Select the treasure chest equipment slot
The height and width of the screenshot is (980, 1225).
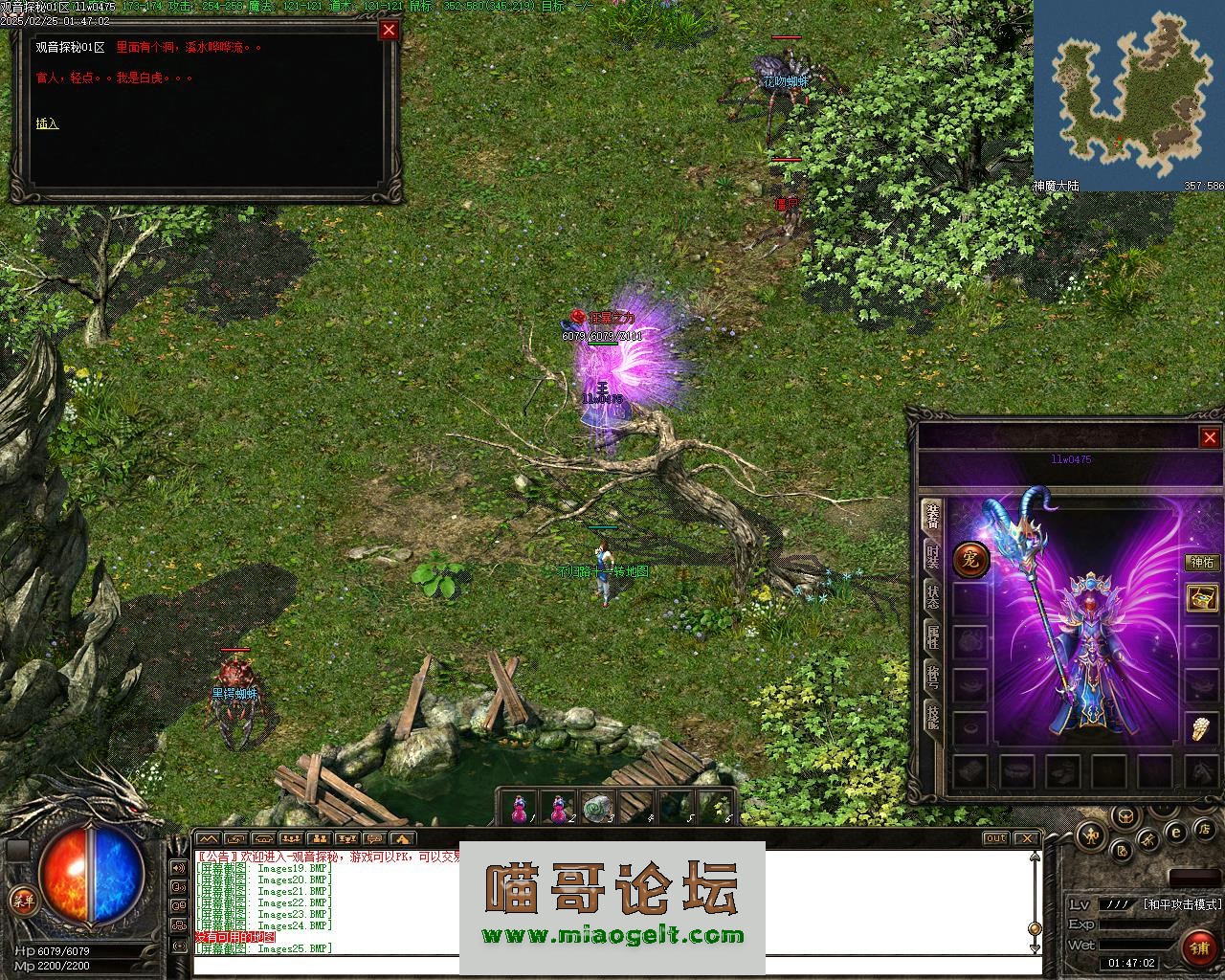tap(1202, 598)
